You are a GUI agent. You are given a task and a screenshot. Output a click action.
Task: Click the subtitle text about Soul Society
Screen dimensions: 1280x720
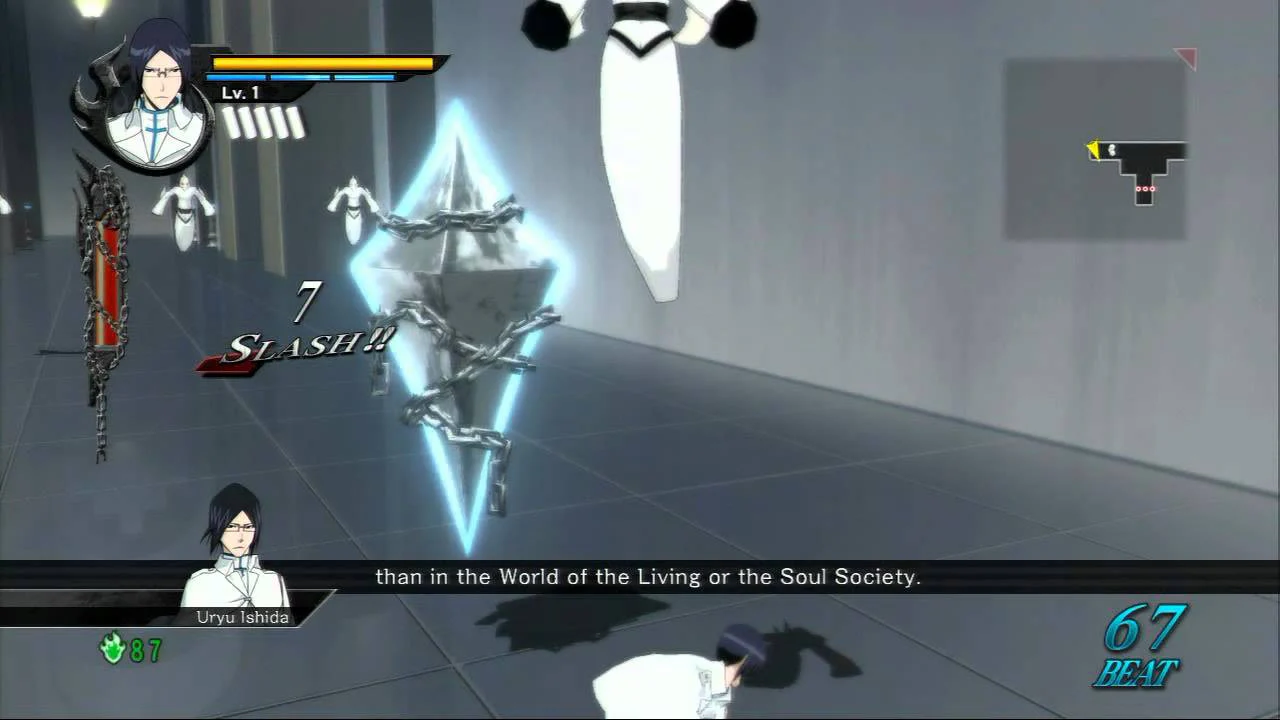coord(648,577)
